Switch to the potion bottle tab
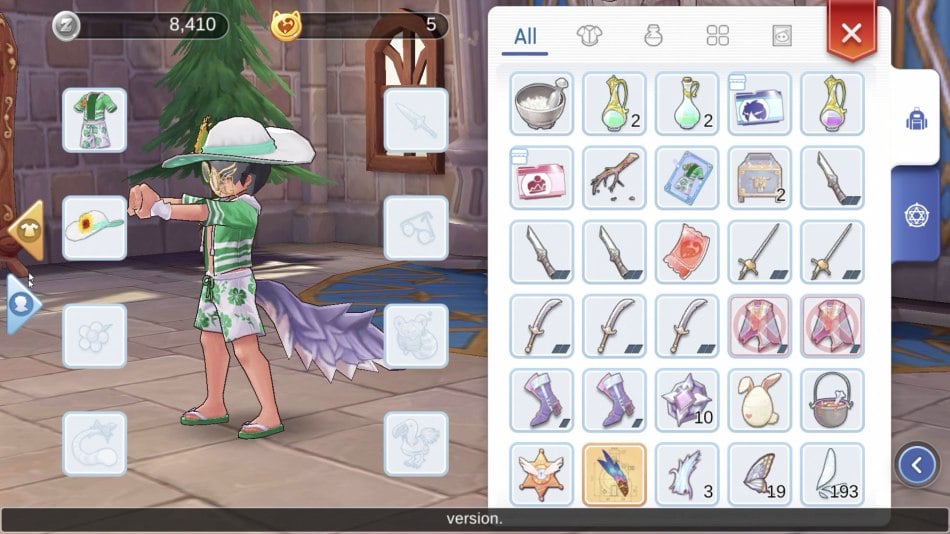This screenshot has height=534, width=950. 653,36
